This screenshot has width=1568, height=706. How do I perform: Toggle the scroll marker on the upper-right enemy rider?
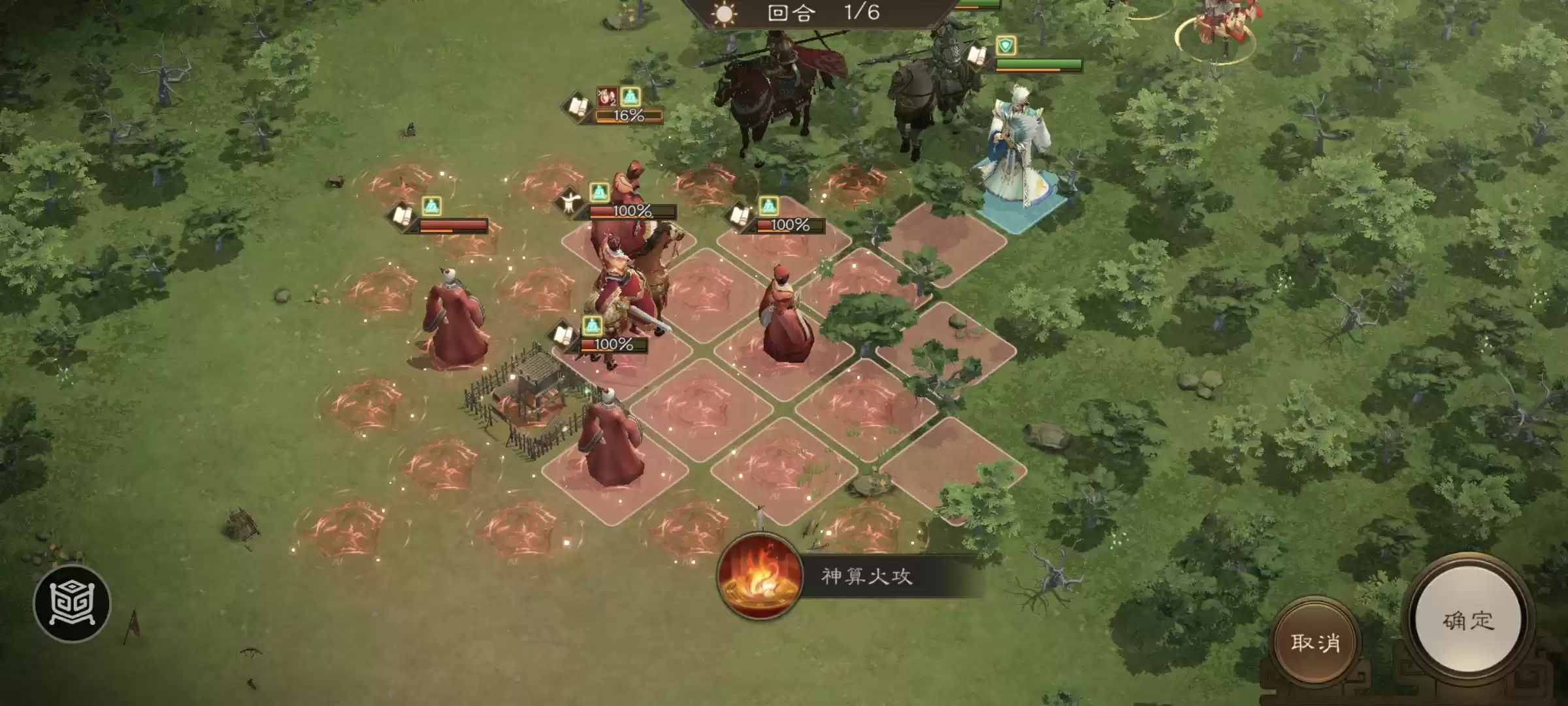977,58
